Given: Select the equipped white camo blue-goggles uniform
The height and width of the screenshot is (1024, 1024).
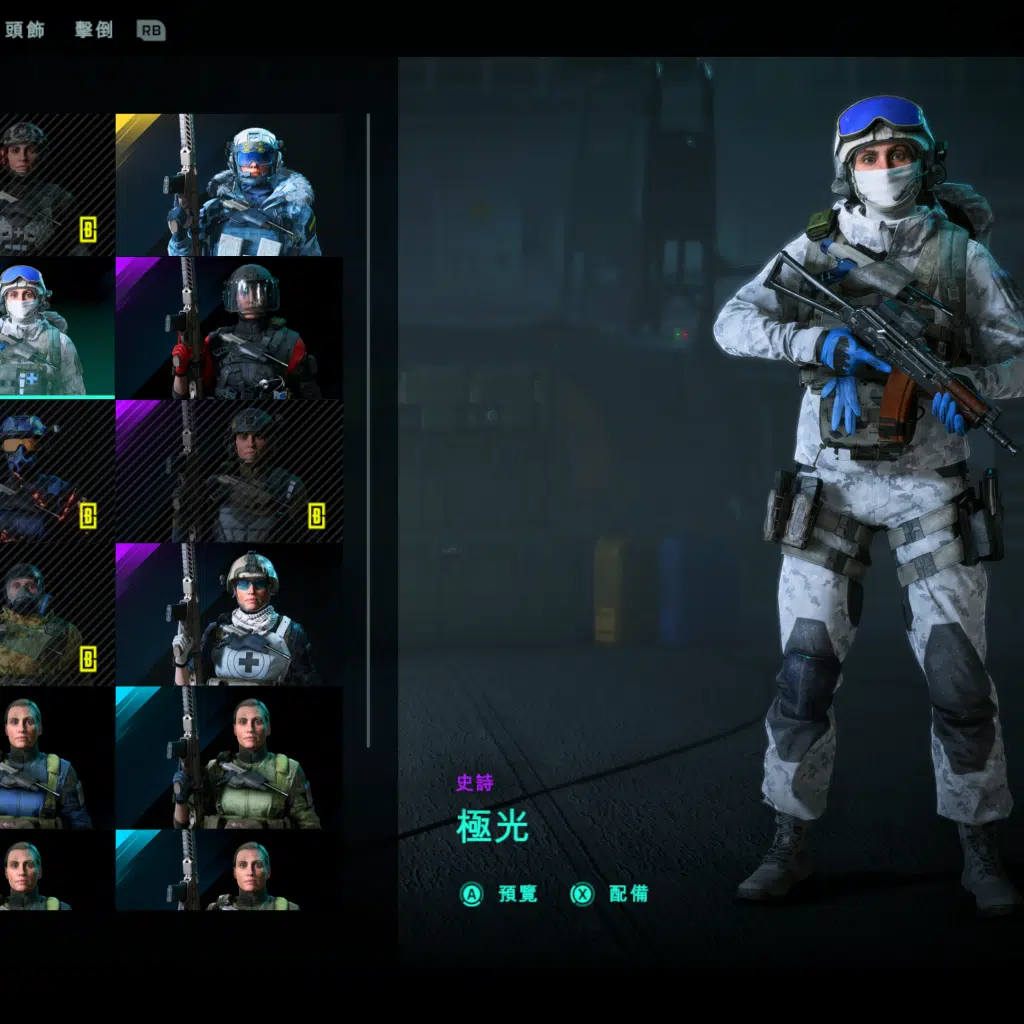Looking at the screenshot, I should (x=50, y=328).
